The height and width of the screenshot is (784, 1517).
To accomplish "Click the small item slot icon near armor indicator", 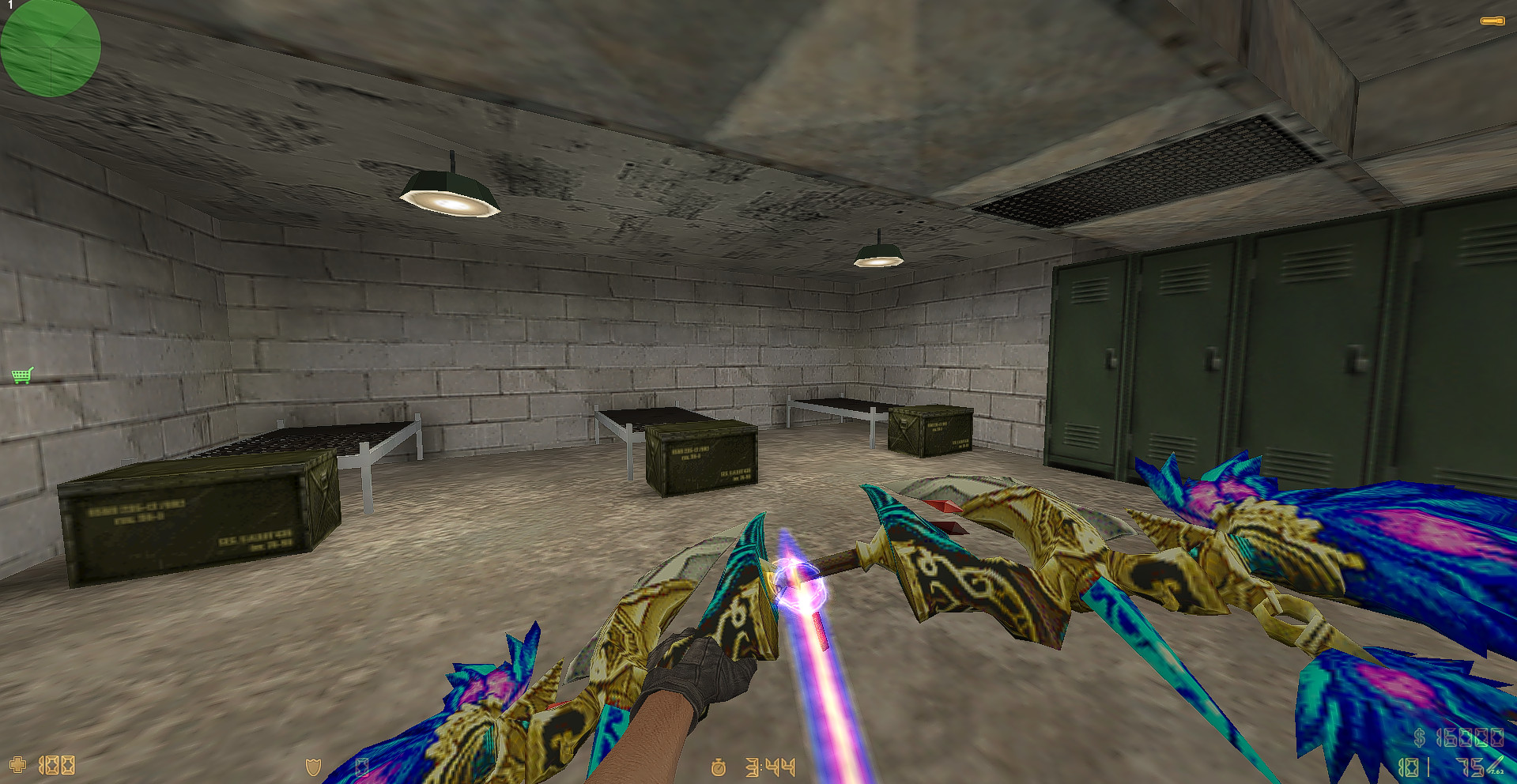I will tap(364, 766).
